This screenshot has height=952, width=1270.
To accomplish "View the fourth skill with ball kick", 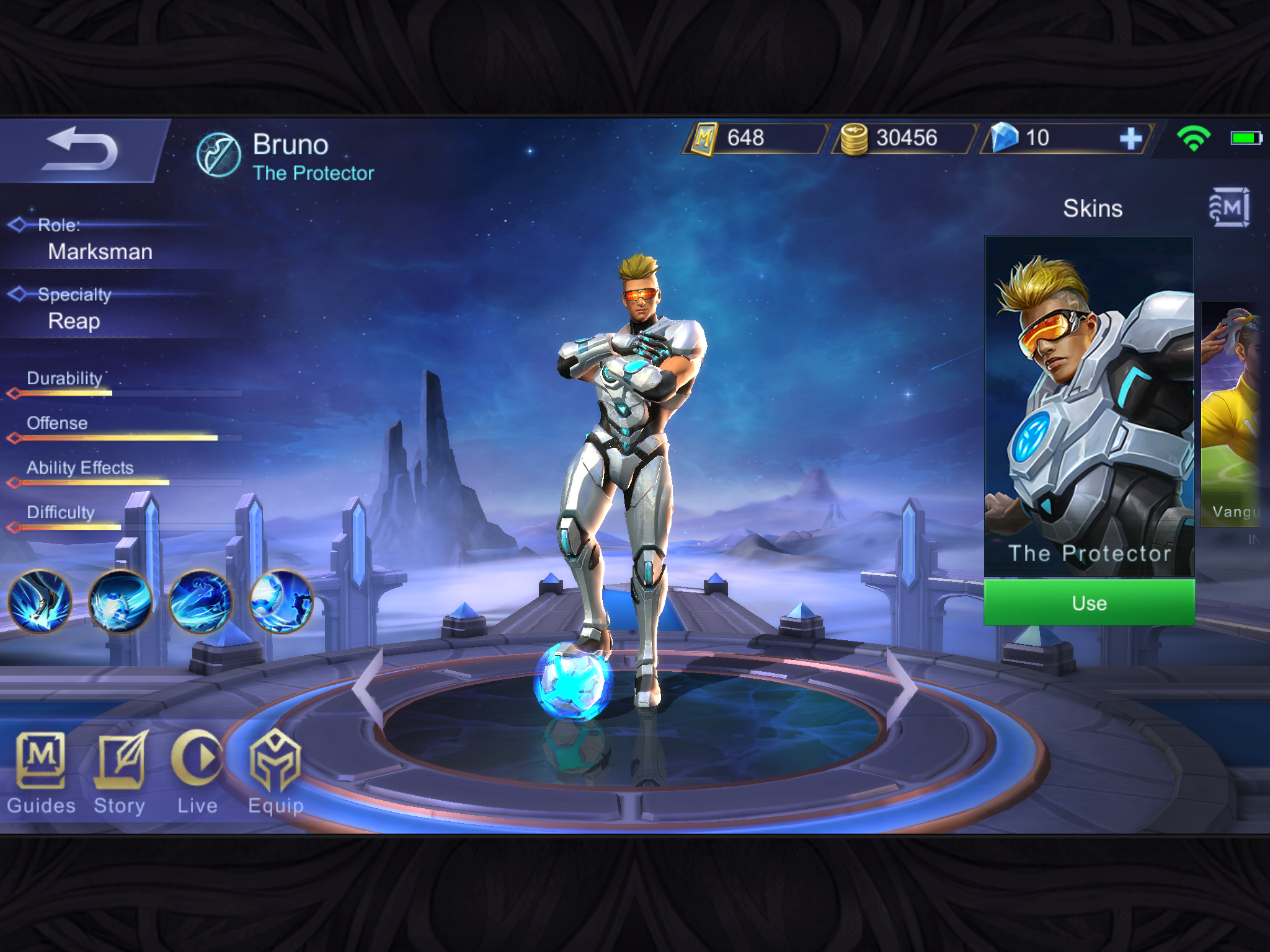I will (x=281, y=601).
